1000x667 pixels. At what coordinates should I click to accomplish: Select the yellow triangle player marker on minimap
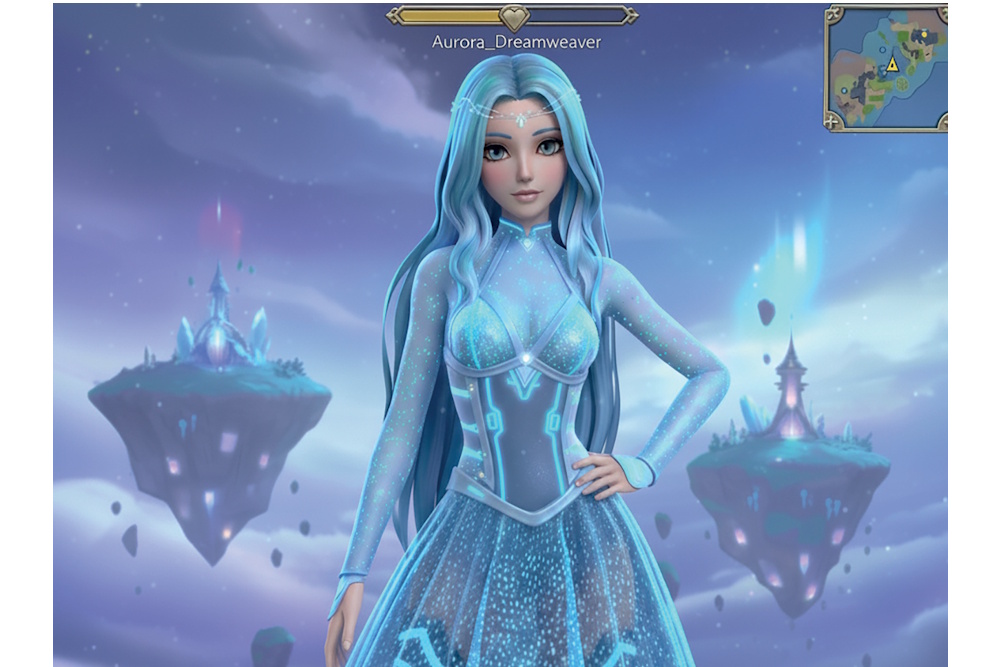click(x=892, y=66)
